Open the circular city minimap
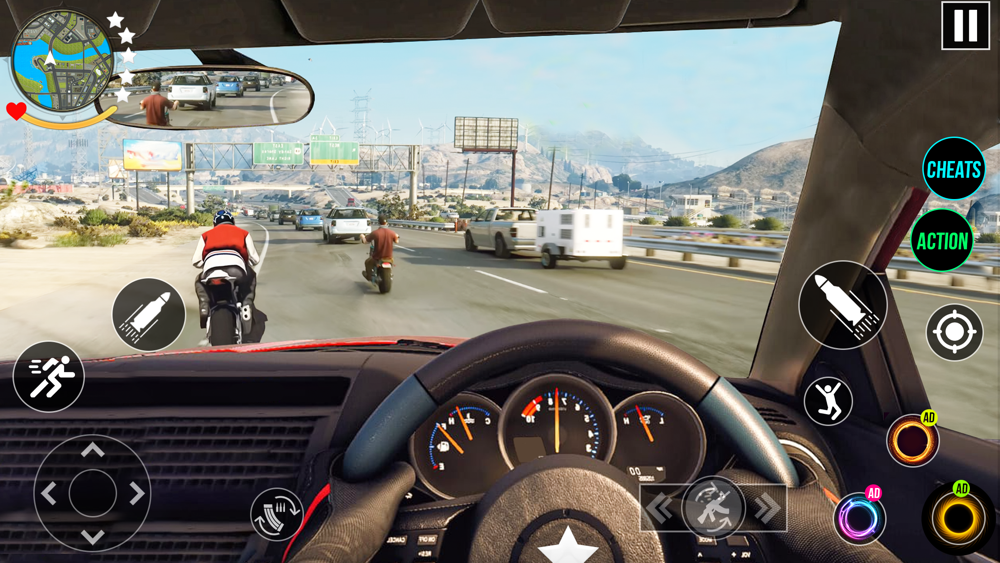1000x563 pixels. pyautogui.click(x=61, y=61)
